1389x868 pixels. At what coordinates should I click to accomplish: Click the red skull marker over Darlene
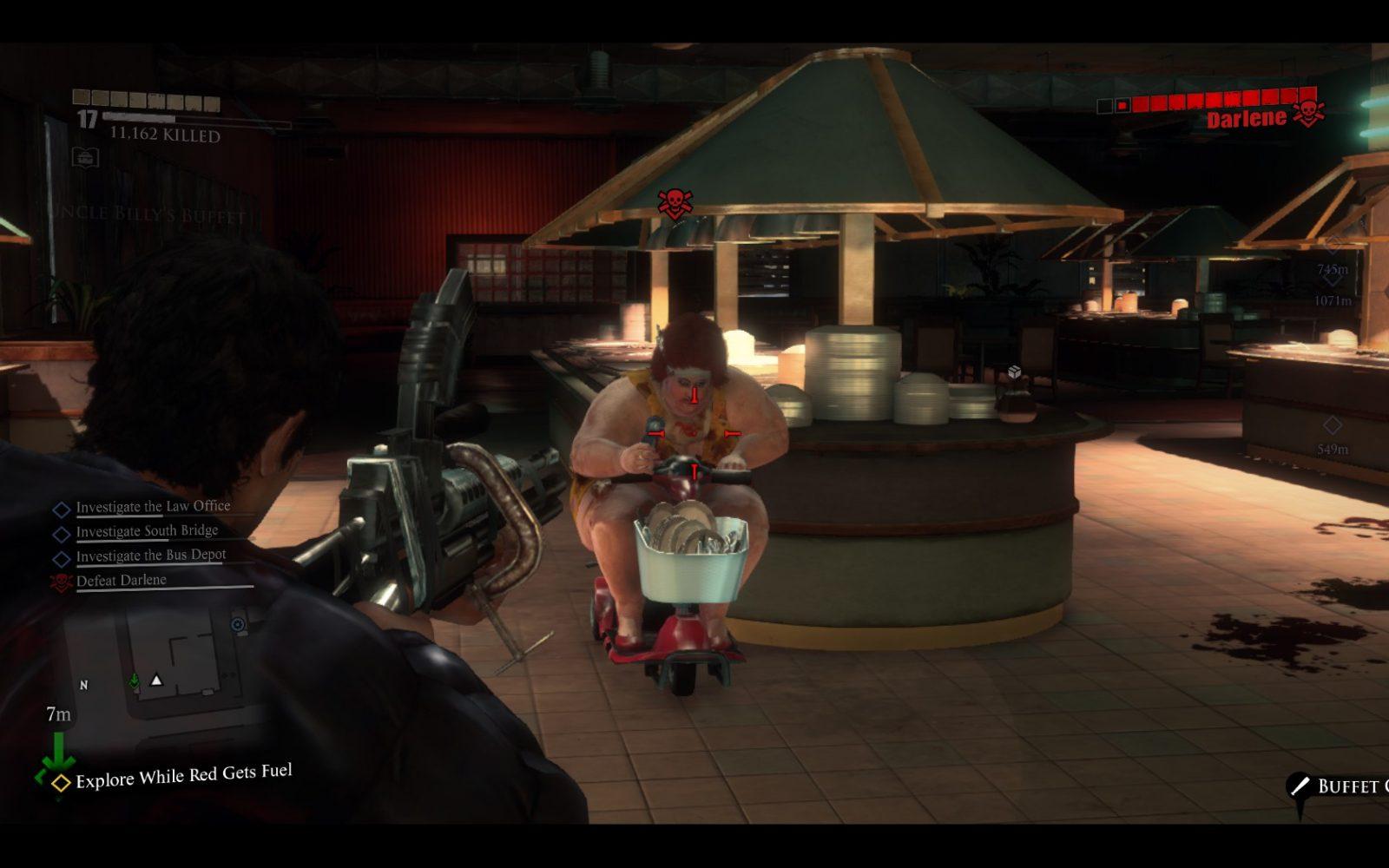[673, 204]
